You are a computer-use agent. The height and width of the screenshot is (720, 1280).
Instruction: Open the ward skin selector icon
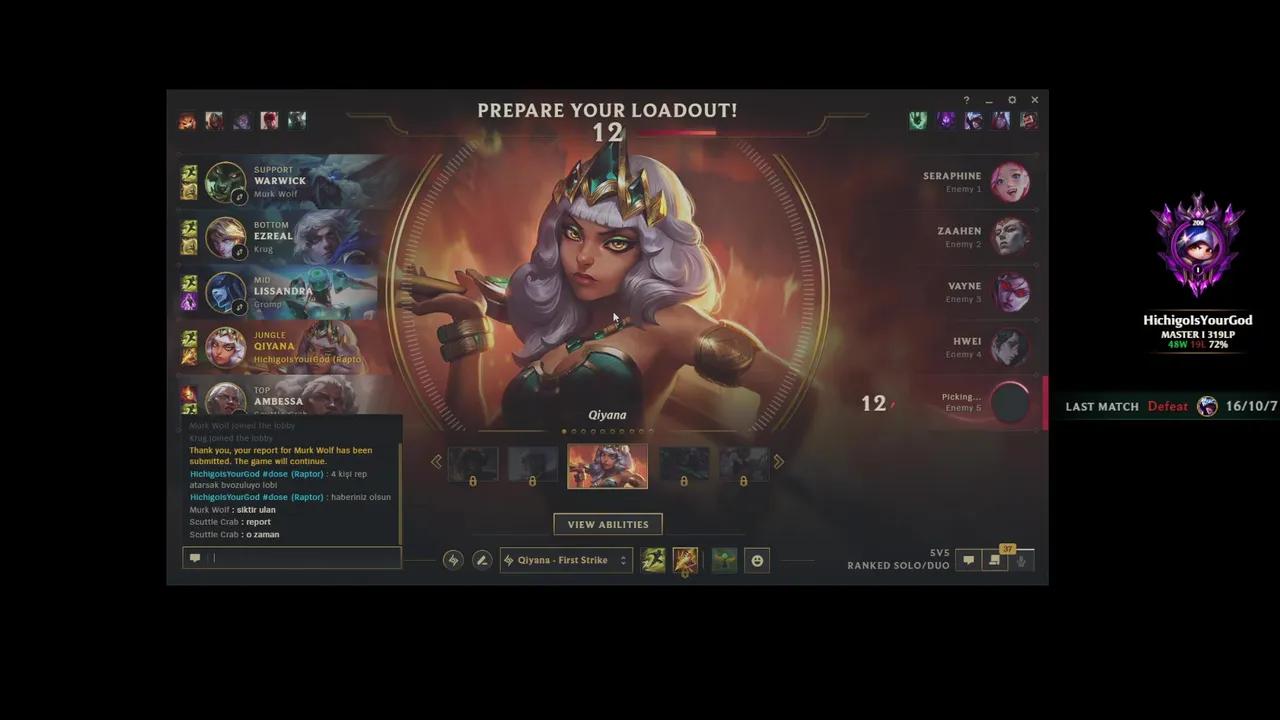point(723,560)
